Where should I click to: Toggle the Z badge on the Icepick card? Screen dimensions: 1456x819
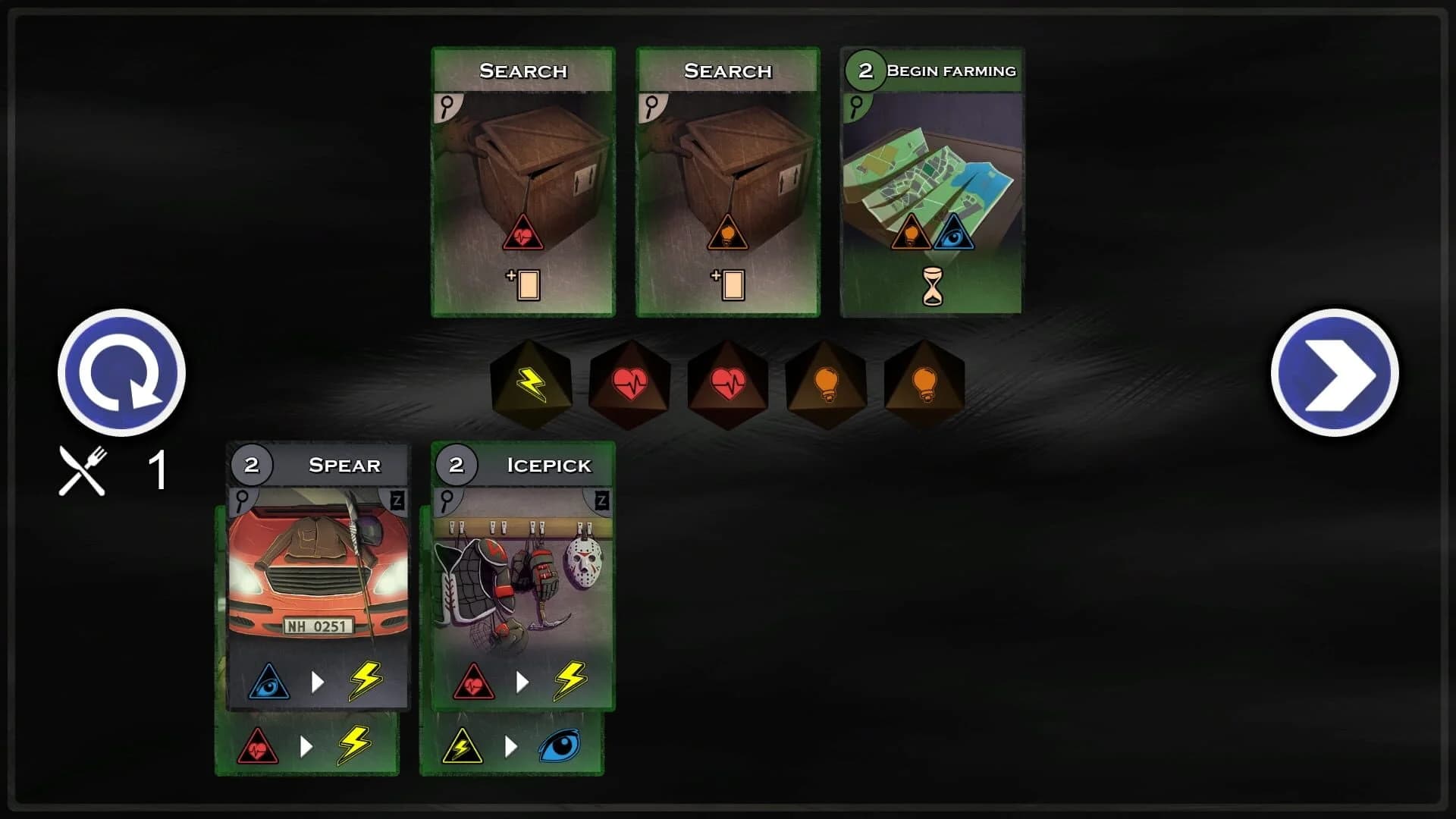(602, 499)
